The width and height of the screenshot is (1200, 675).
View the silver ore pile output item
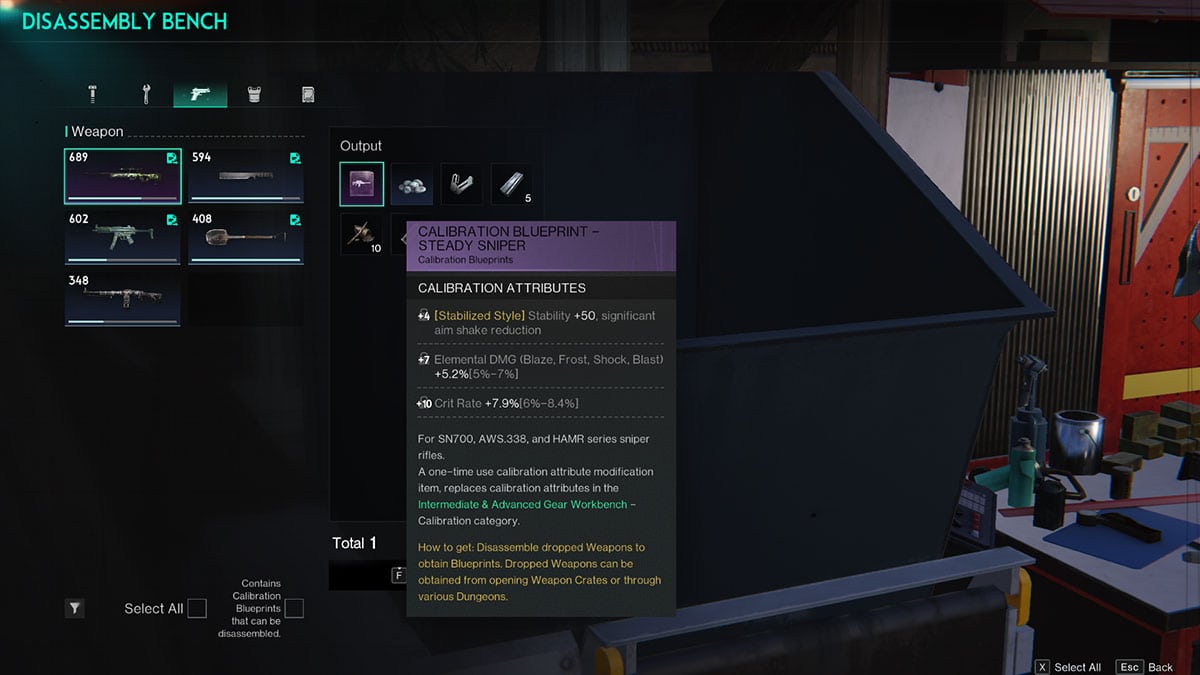pyautogui.click(x=412, y=184)
